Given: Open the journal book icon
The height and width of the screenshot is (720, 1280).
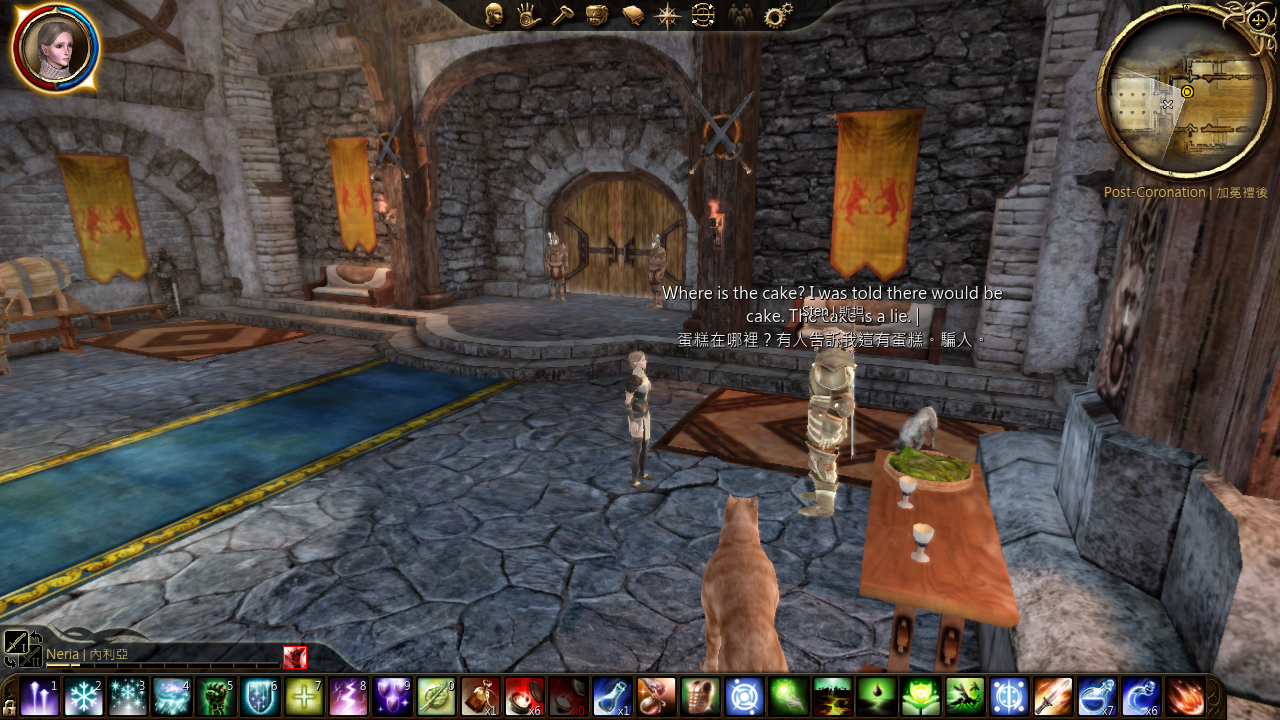Looking at the screenshot, I should [x=632, y=15].
